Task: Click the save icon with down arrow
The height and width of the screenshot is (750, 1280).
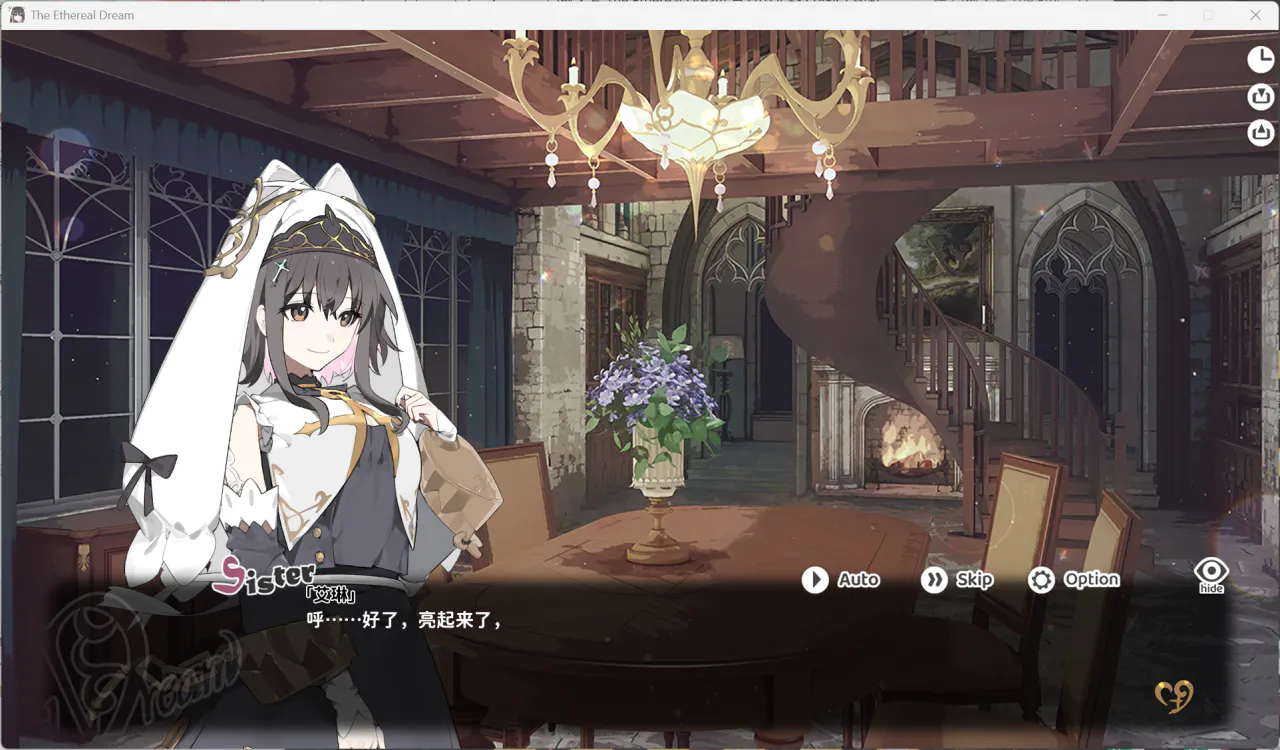Action: click(1260, 97)
